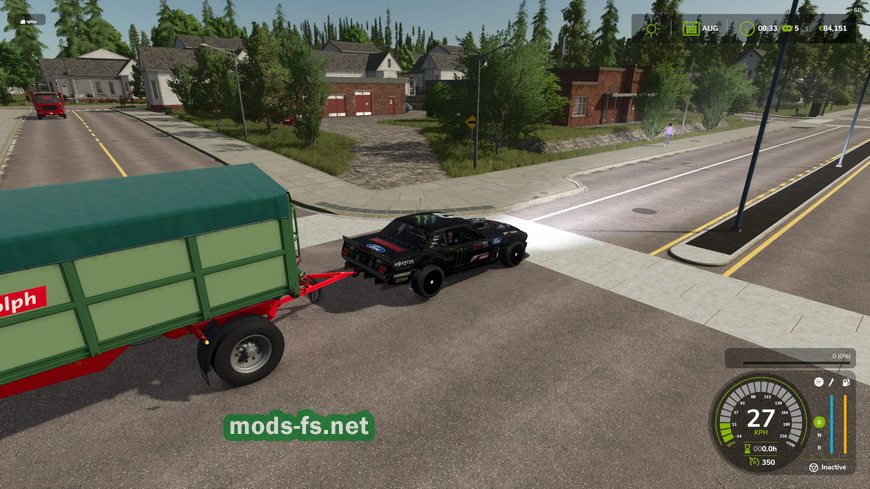The width and height of the screenshot is (870, 489).
Task: Select the N neutral gear indicator
Action: click(819, 436)
